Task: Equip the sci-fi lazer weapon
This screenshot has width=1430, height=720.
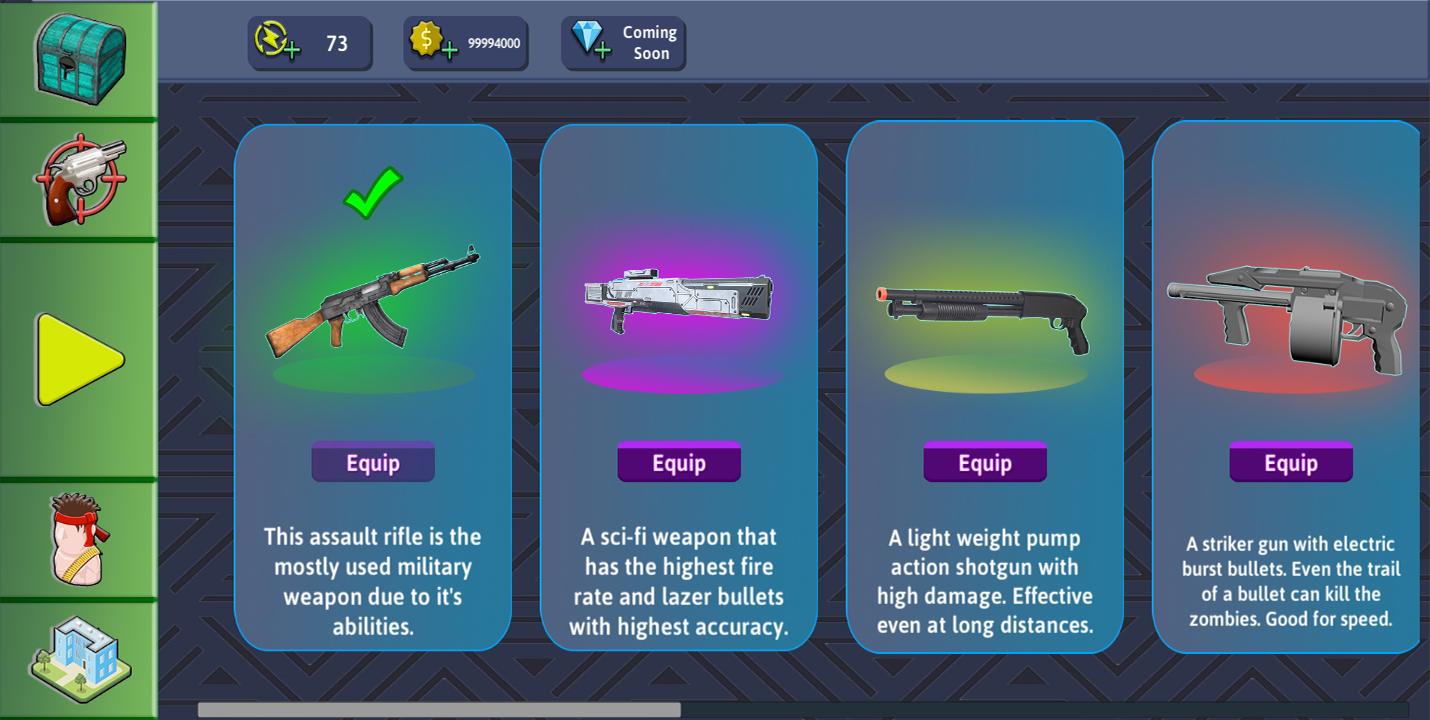Action: coord(679,463)
